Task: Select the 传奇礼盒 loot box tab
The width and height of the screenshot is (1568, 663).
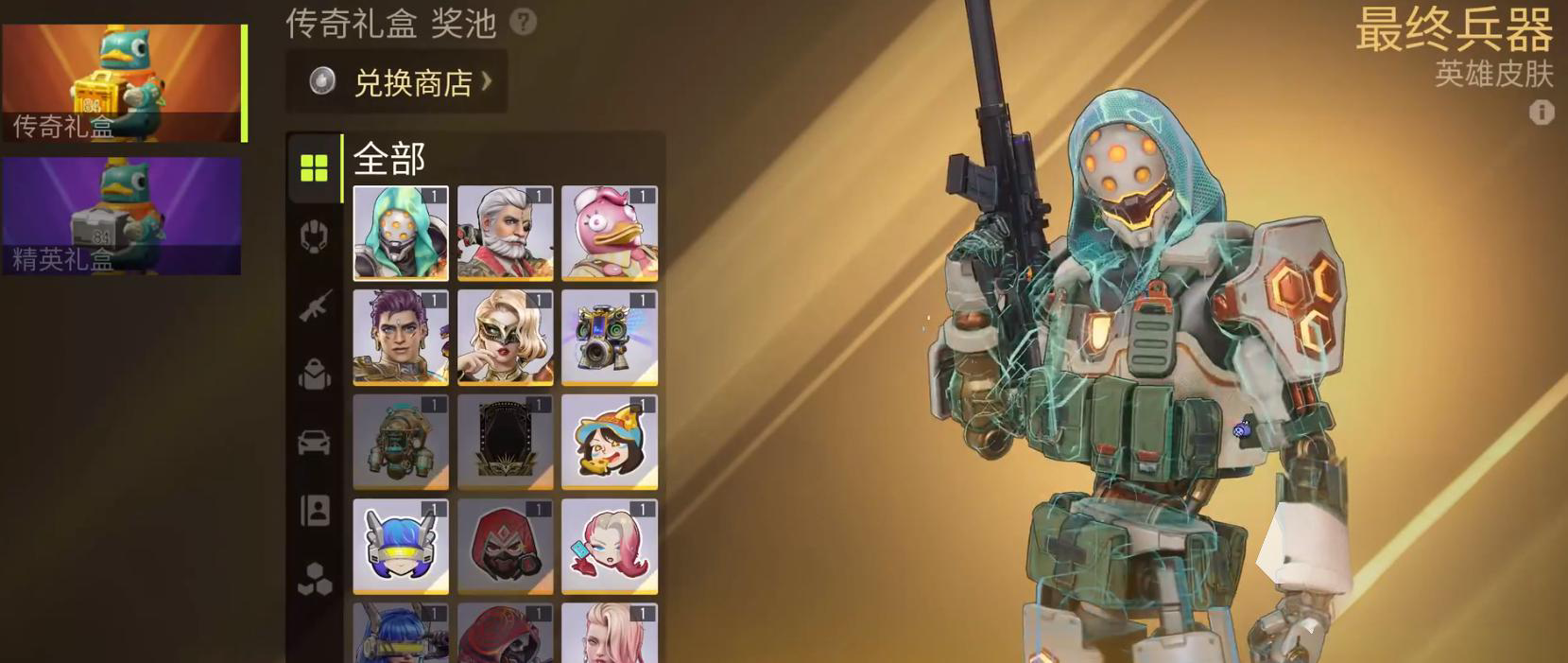Action: (x=122, y=83)
